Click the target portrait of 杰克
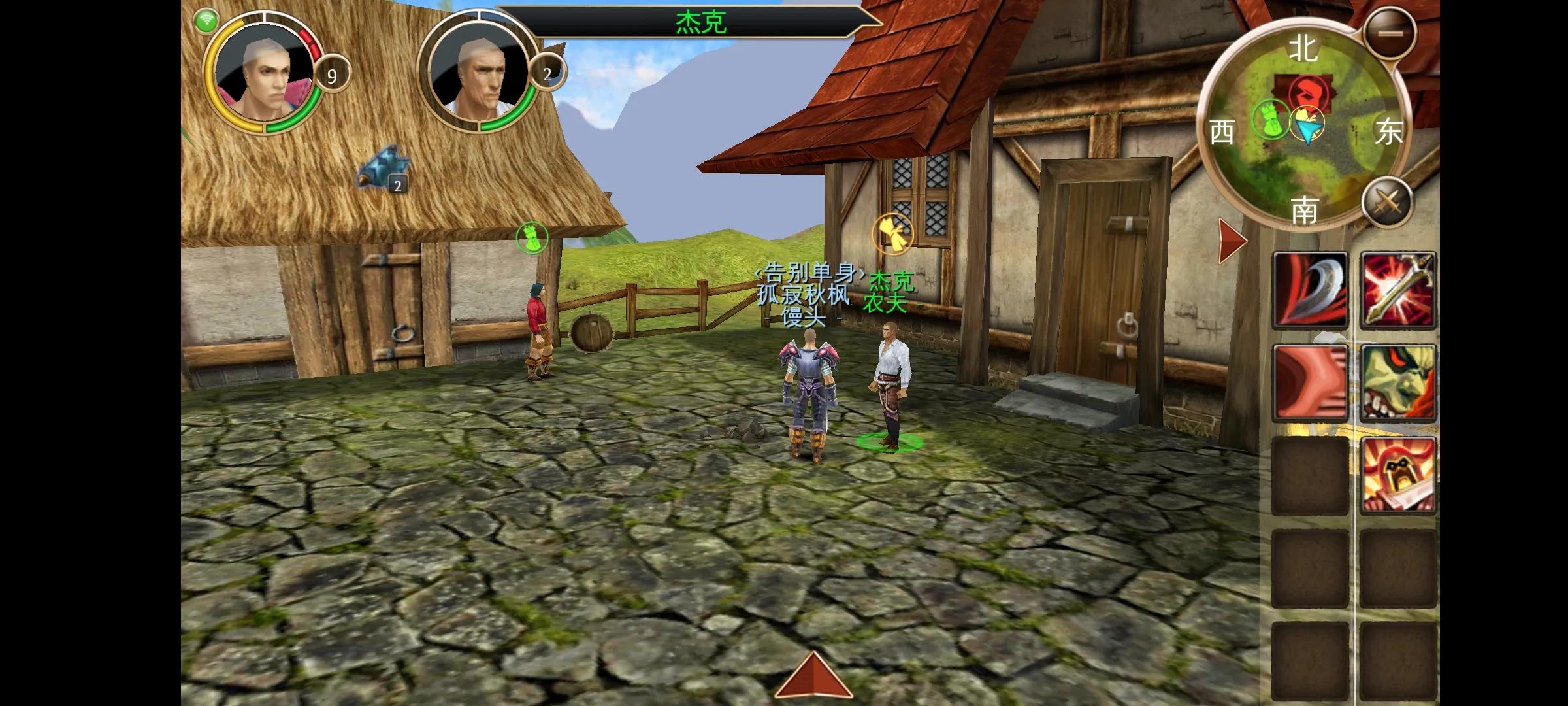The height and width of the screenshot is (706, 1568). tap(479, 73)
